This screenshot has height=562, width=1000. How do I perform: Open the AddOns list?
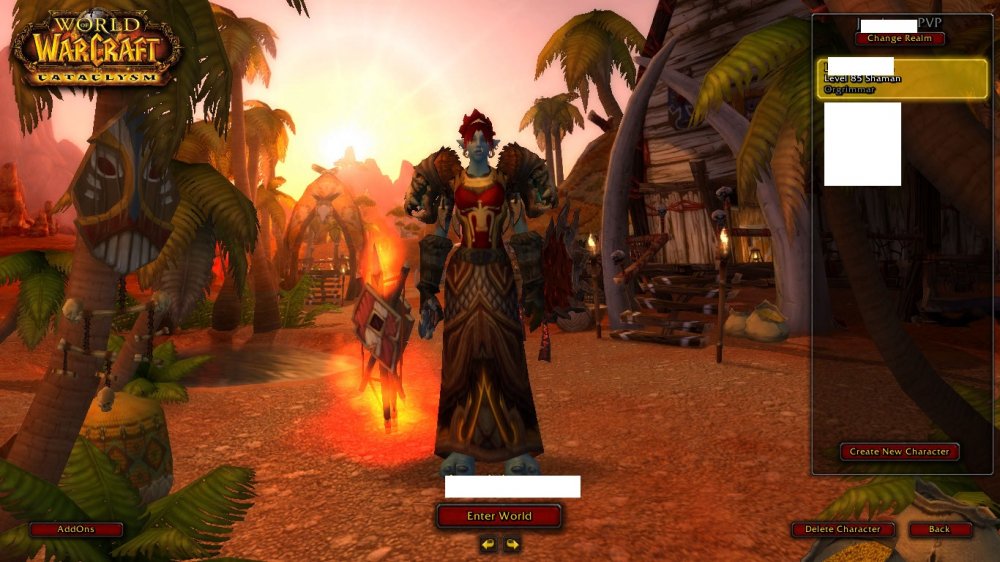point(76,529)
